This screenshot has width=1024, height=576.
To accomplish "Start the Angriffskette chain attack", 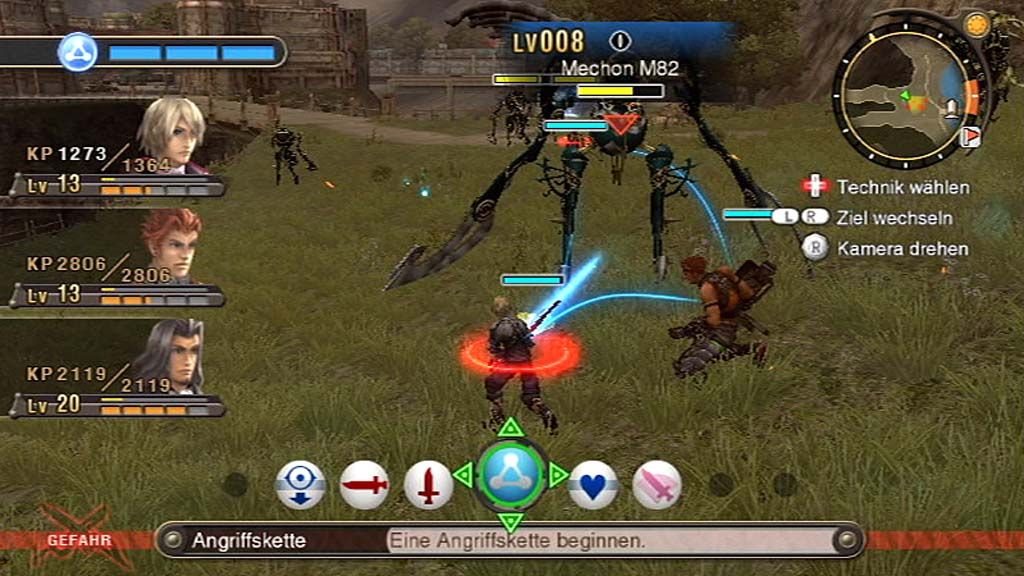I will coord(511,476).
